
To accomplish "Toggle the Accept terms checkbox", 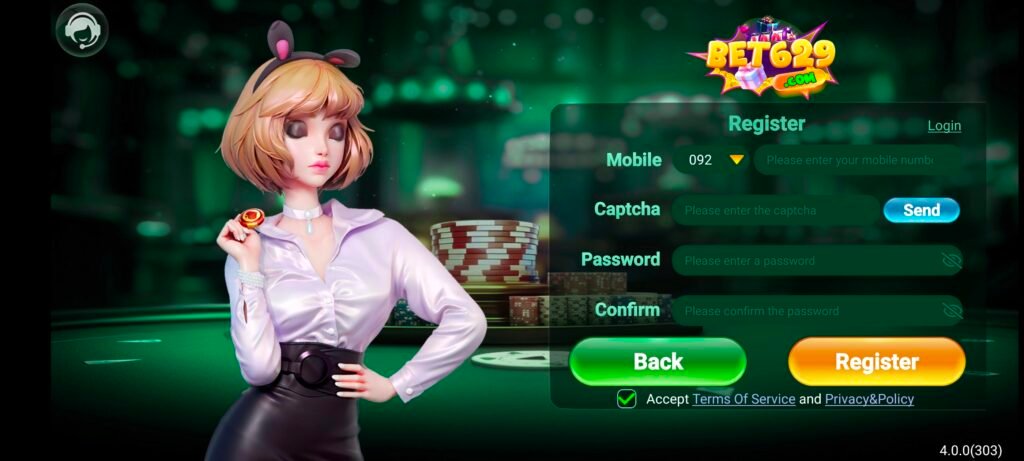I will pos(627,399).
